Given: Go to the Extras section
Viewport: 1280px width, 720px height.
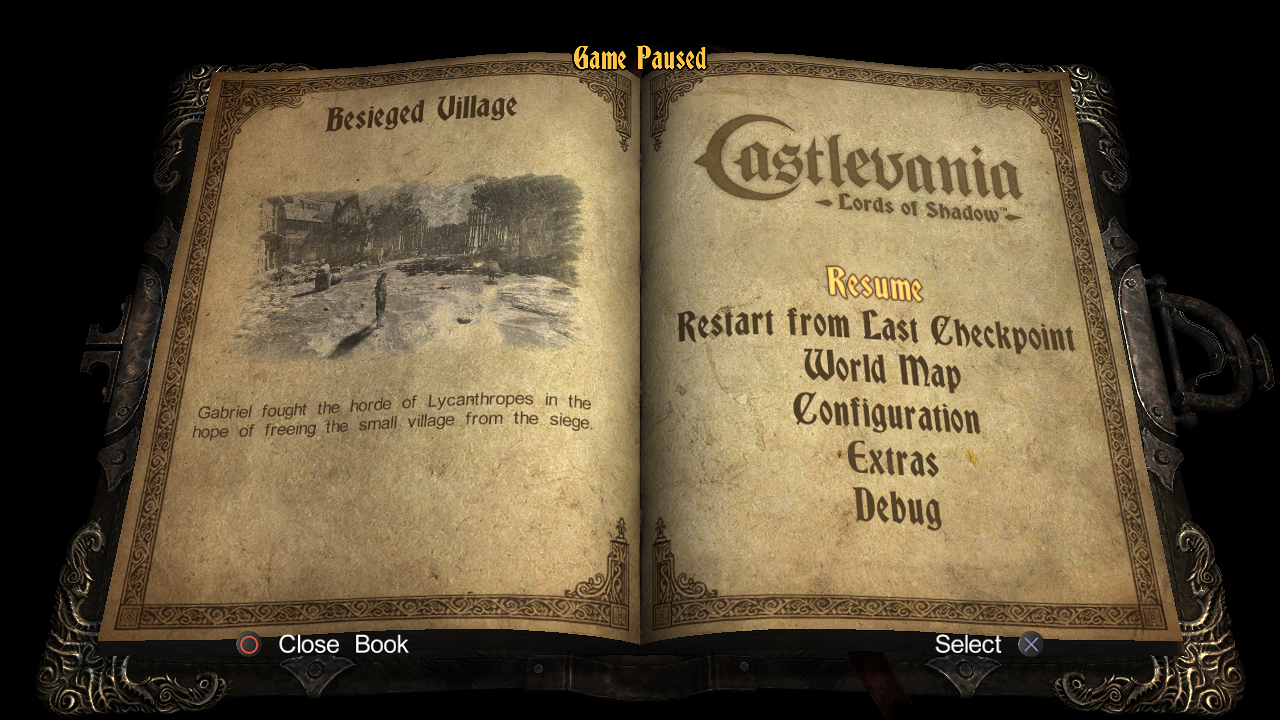Looking at the screenshot, I should tap(892, 460).
